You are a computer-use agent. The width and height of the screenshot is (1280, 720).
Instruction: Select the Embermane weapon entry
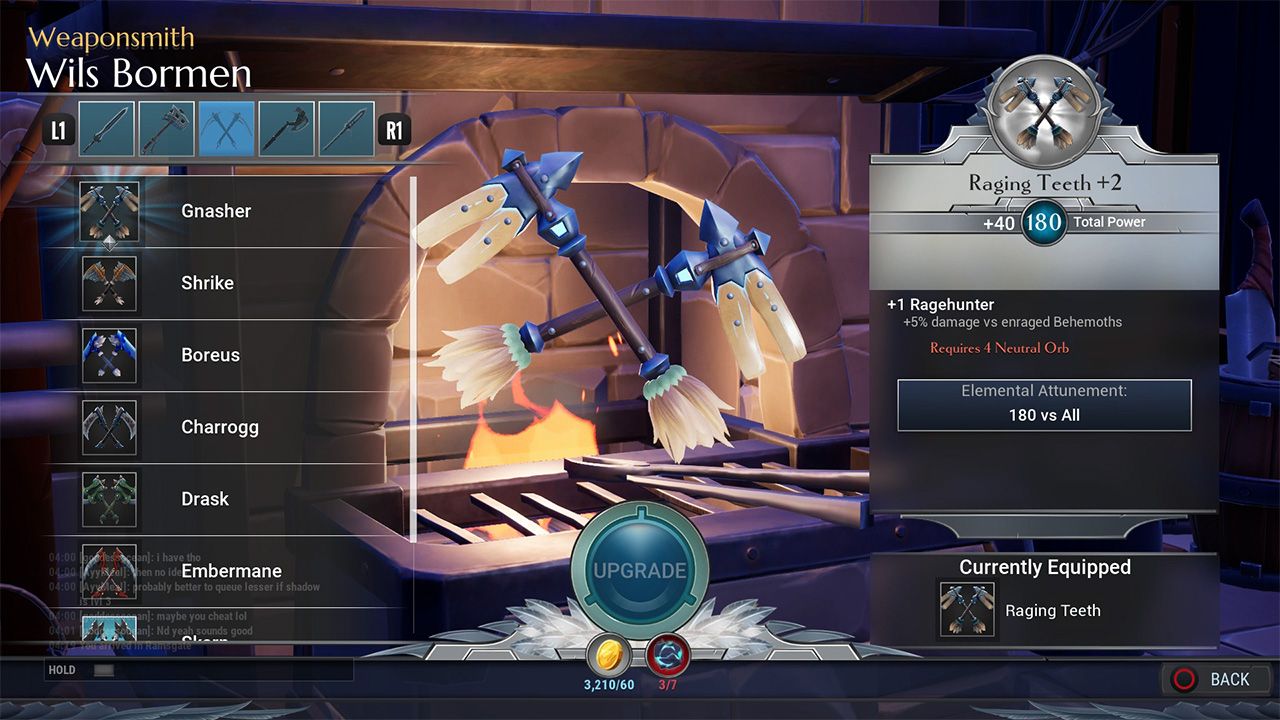click(231, 571)
